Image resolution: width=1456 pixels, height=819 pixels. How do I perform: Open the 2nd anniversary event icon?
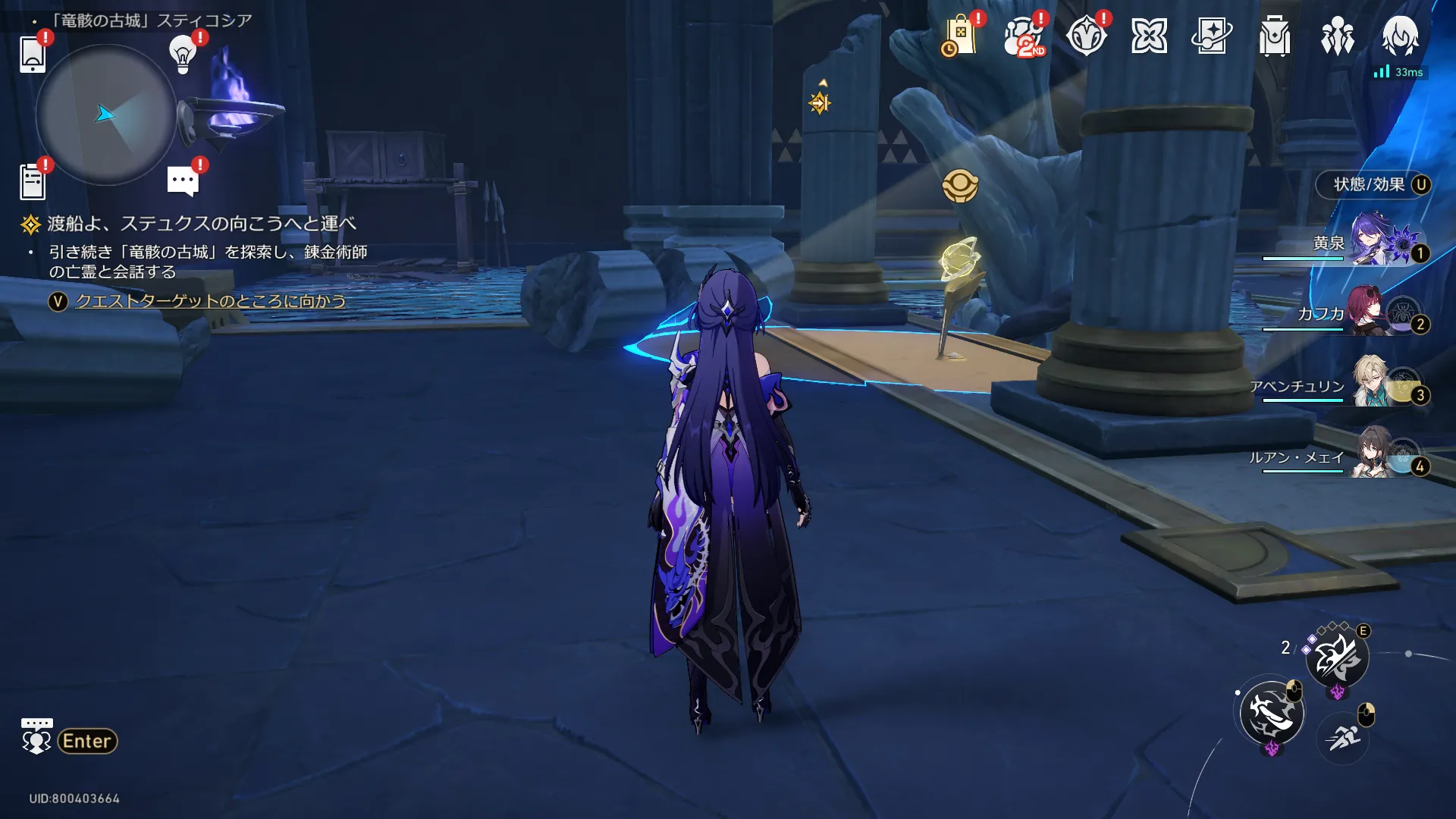pyautogui.click(x=1023, y=36)
